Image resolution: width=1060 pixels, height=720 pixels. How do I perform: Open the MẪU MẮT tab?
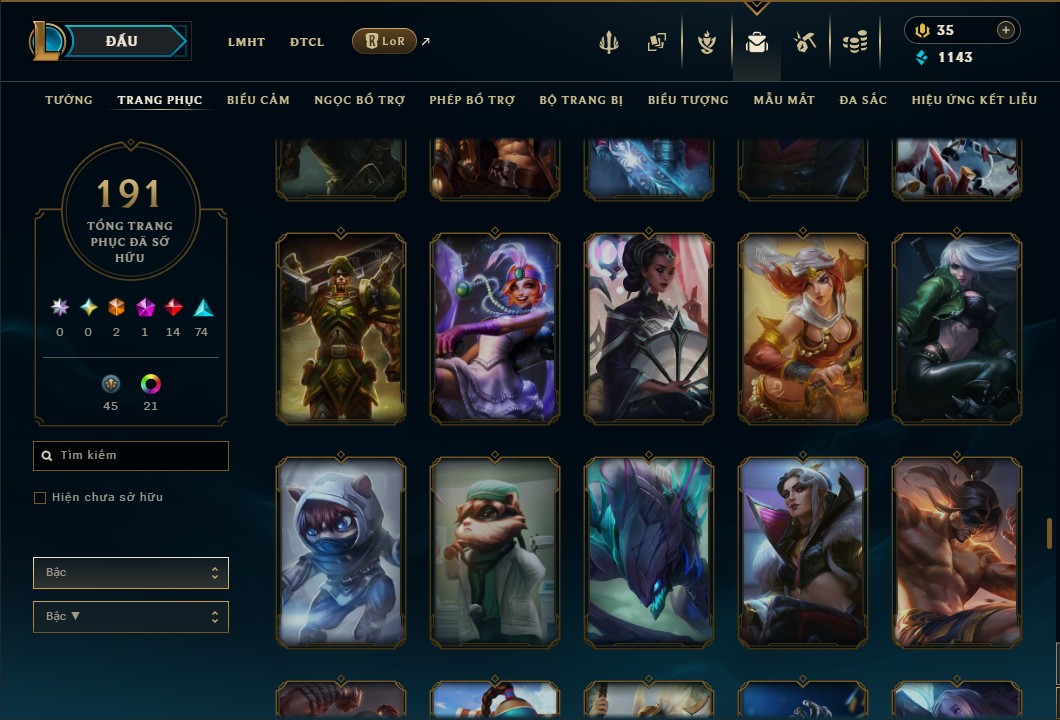coord(784,100)
